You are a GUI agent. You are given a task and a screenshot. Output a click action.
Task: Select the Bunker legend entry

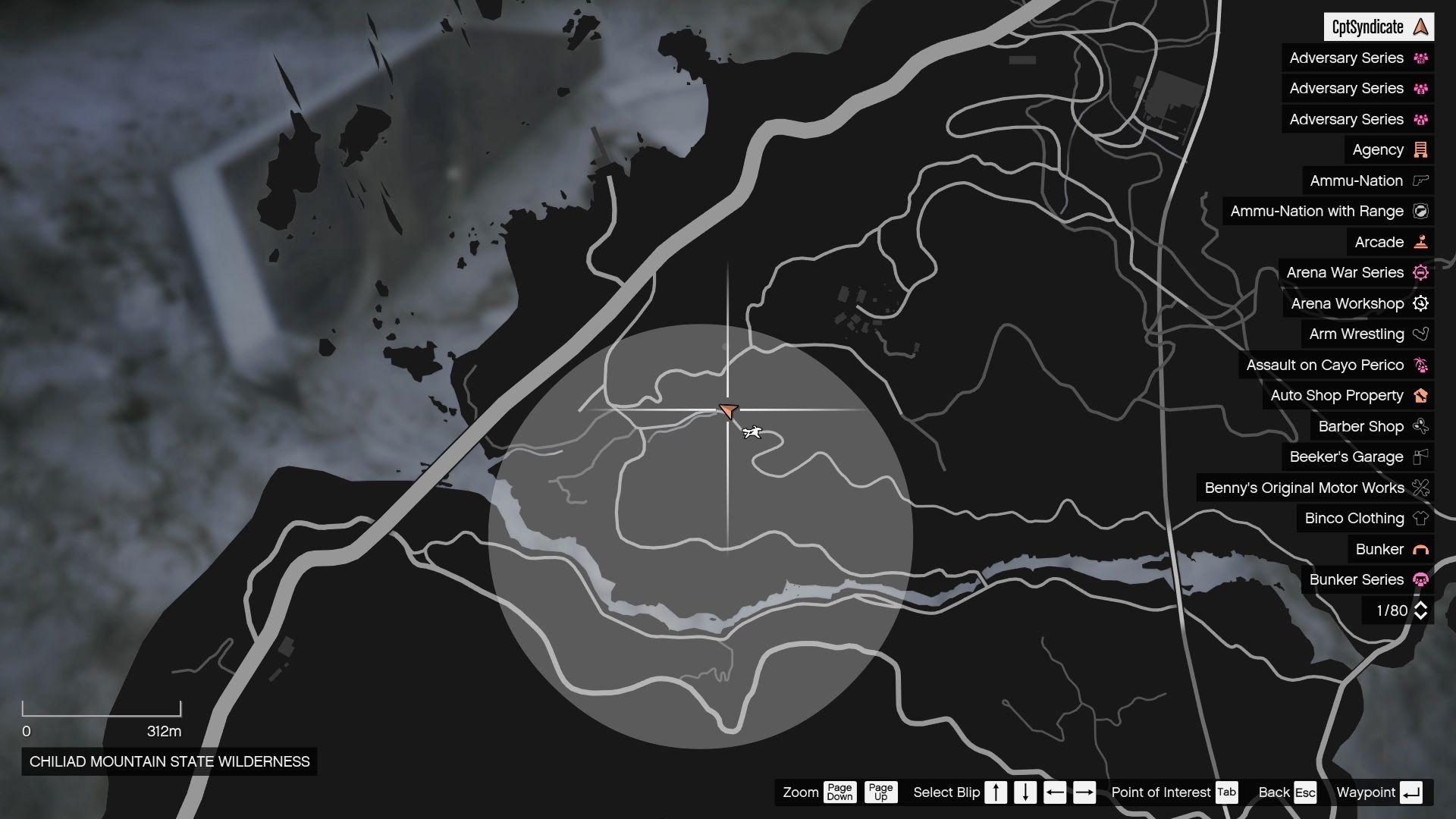click(x=1390, y=550)
